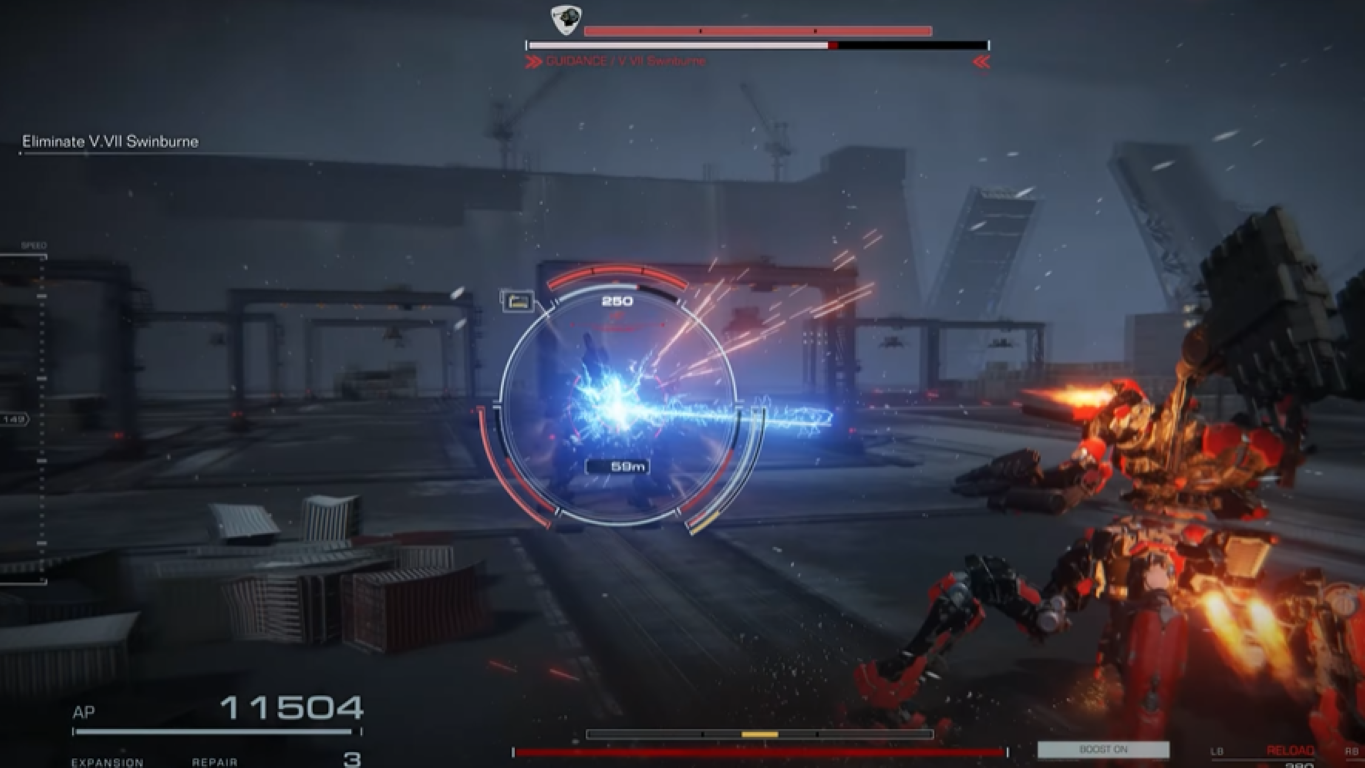This screenshot has height=768, width=1365.
Task: Click the red double-chevron guidance marker
Action: click(982, 59)
